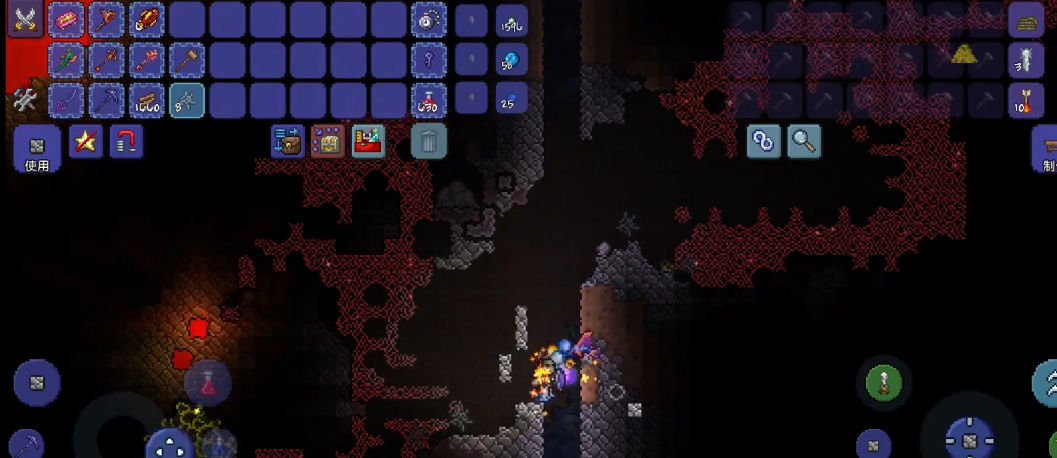The image size is (1057, 458).
Task: Open the wrench and hammer settings tab
Action: (x=24, y=101)
